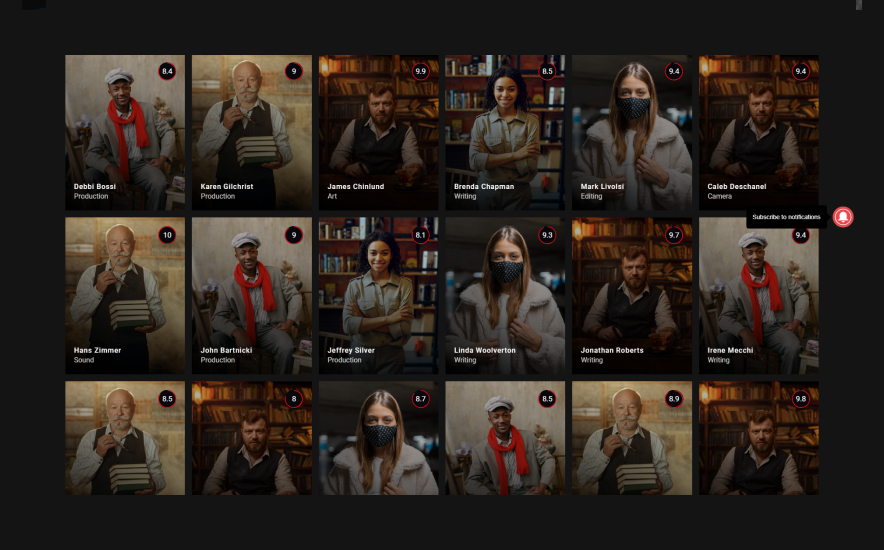The image size is (884, 550).
Task: Select Karen Gilchrist's crew card
Action: (251, 132)
